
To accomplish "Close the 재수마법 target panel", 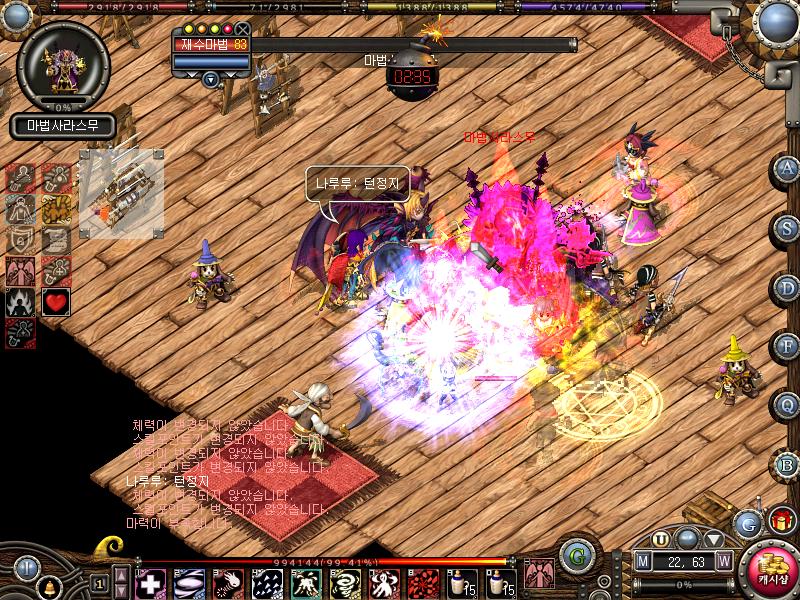I will (x=244, y=30).
